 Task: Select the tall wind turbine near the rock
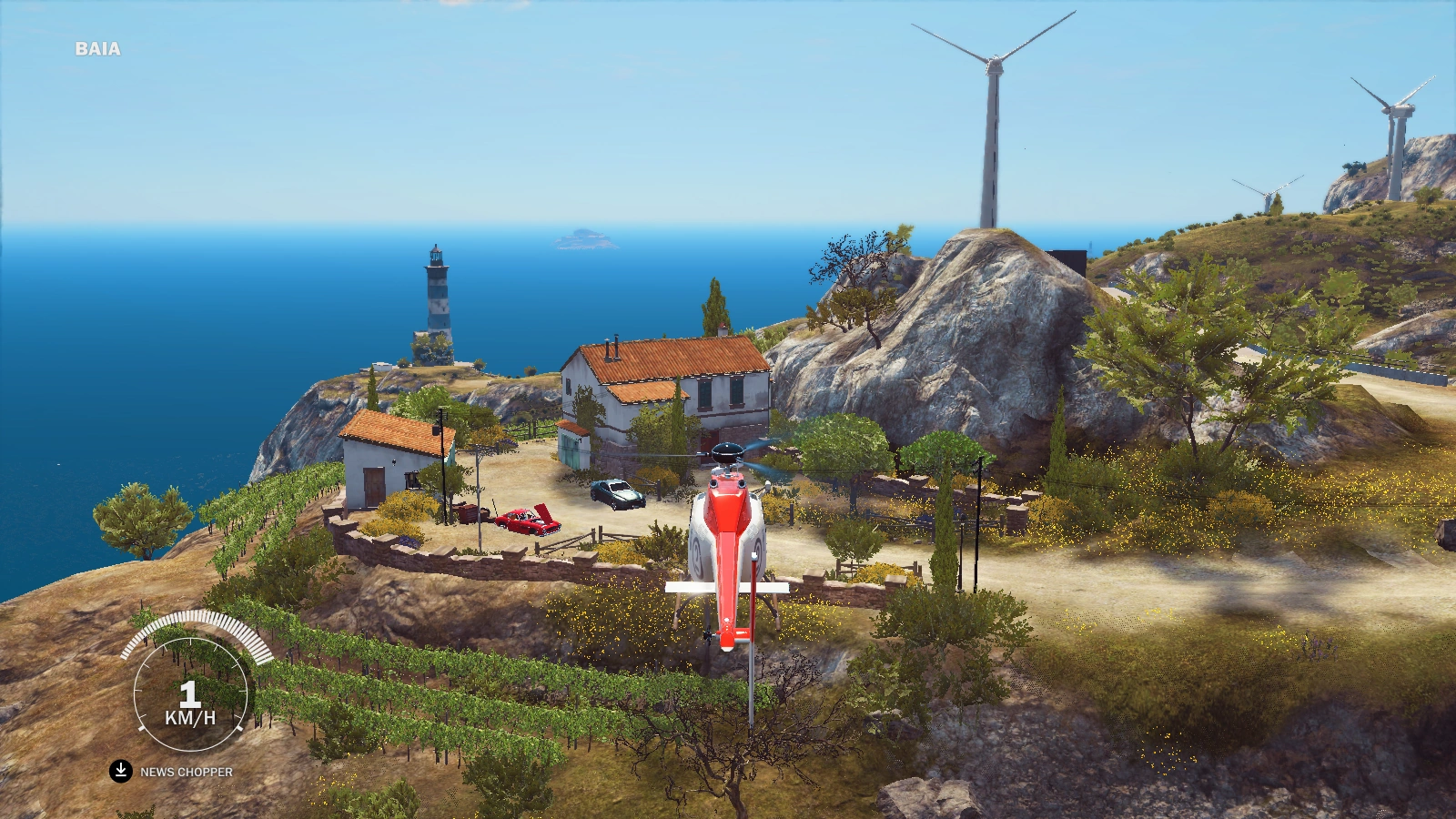tap(992, 127)
